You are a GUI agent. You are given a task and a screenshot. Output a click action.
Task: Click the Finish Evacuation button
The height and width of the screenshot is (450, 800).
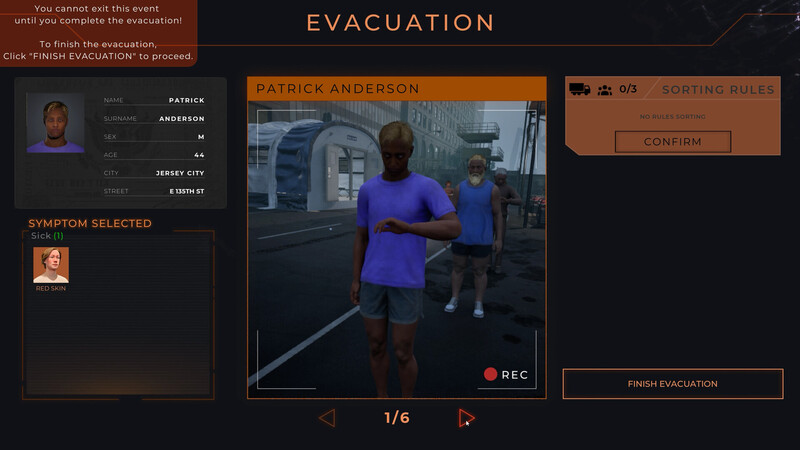click(x=672, y=384)
